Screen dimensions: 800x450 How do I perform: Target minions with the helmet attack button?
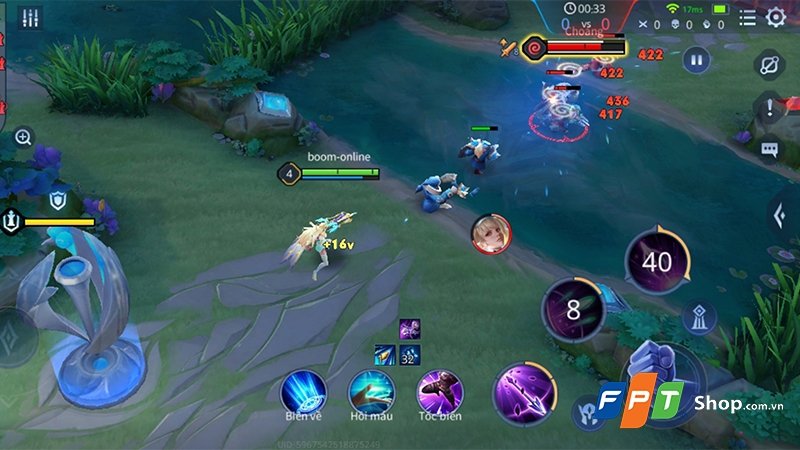coord(588,412)
